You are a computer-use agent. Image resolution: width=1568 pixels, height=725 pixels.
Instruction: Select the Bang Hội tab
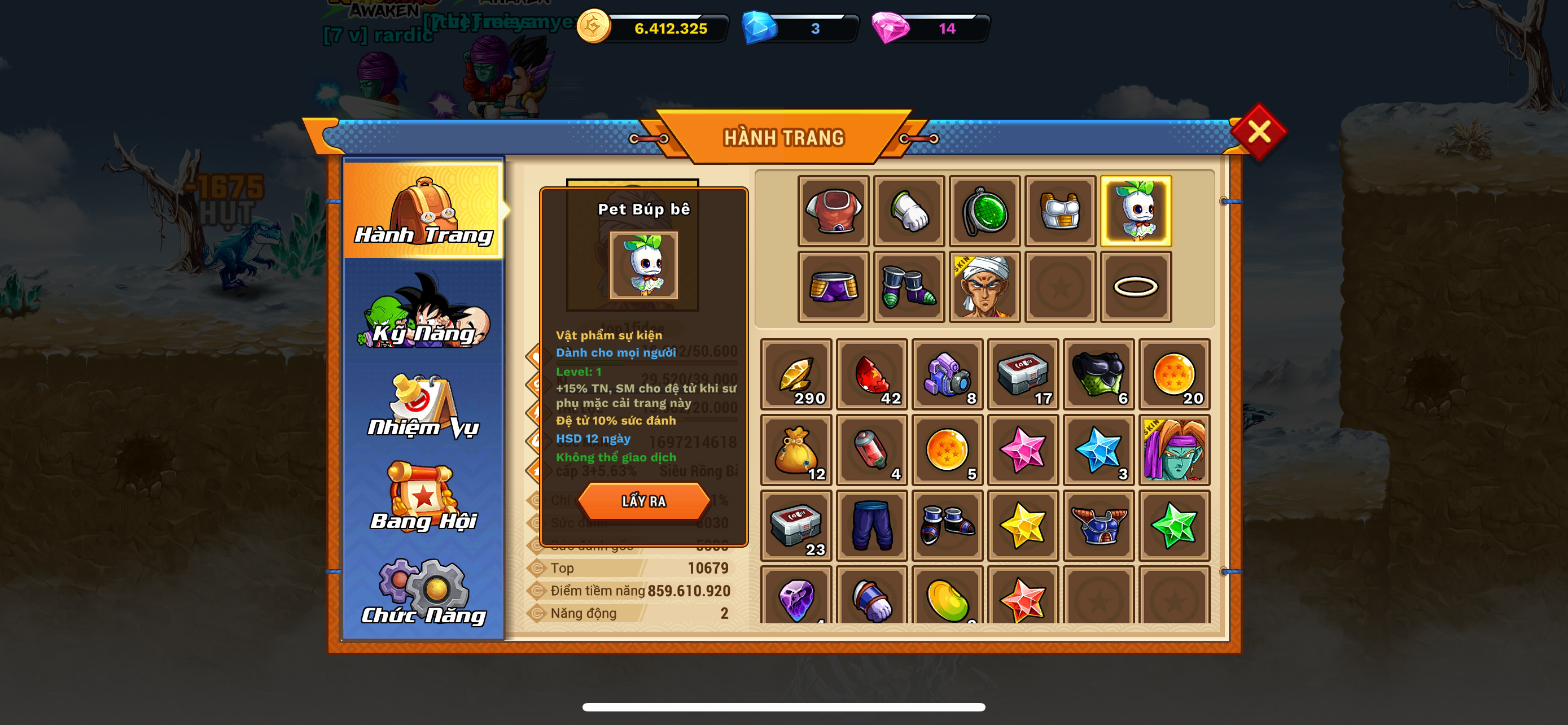tap(424, 498)
